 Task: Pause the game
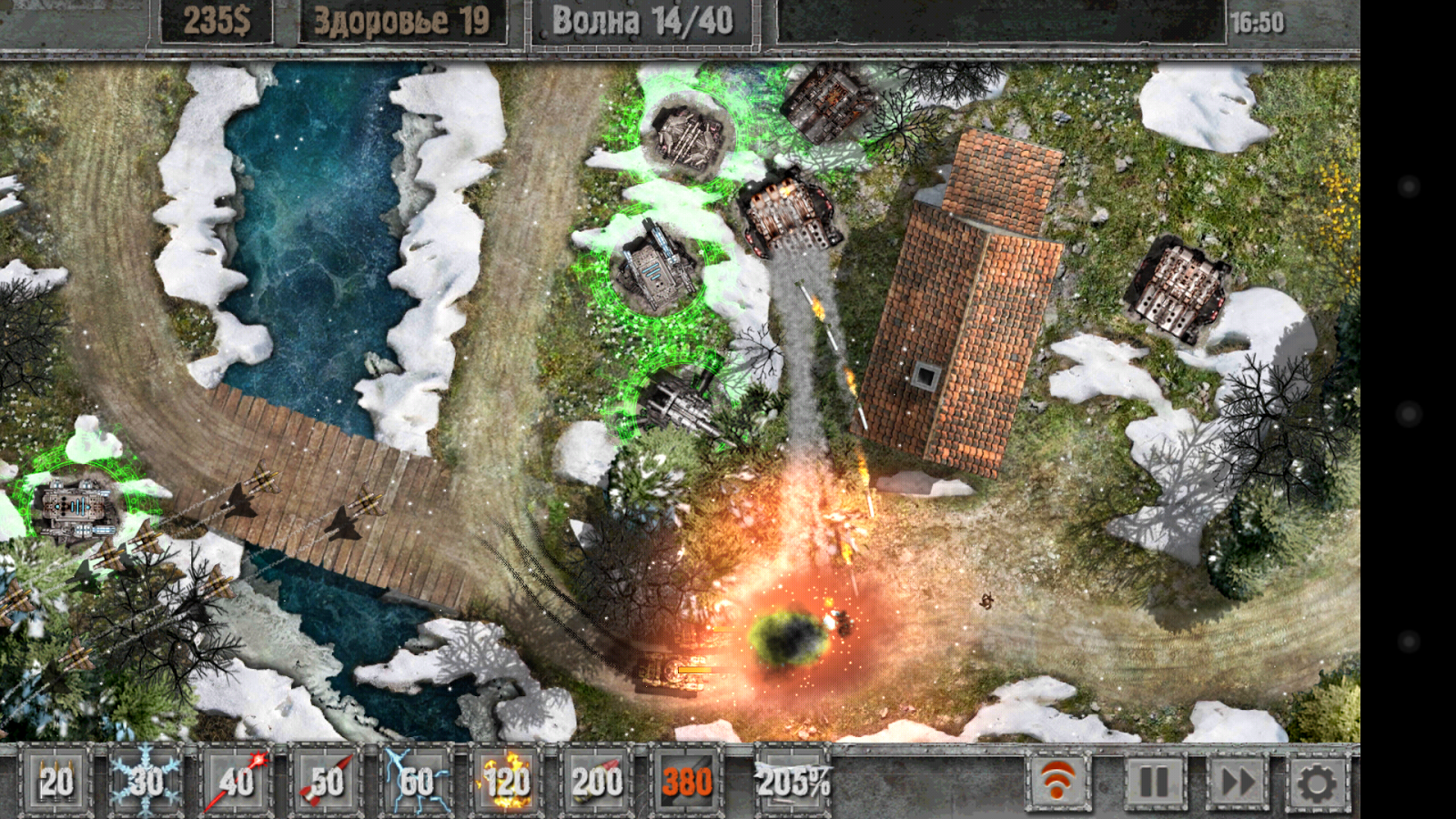(1154, 781)
